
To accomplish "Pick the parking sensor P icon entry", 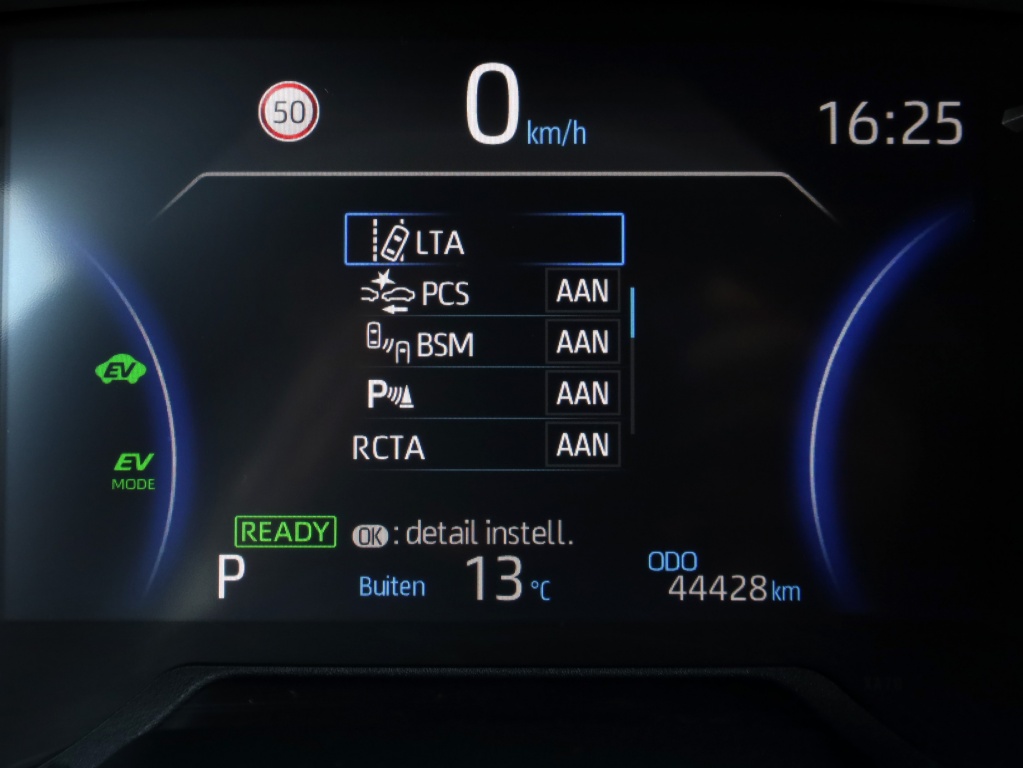I will pos(390,396).
